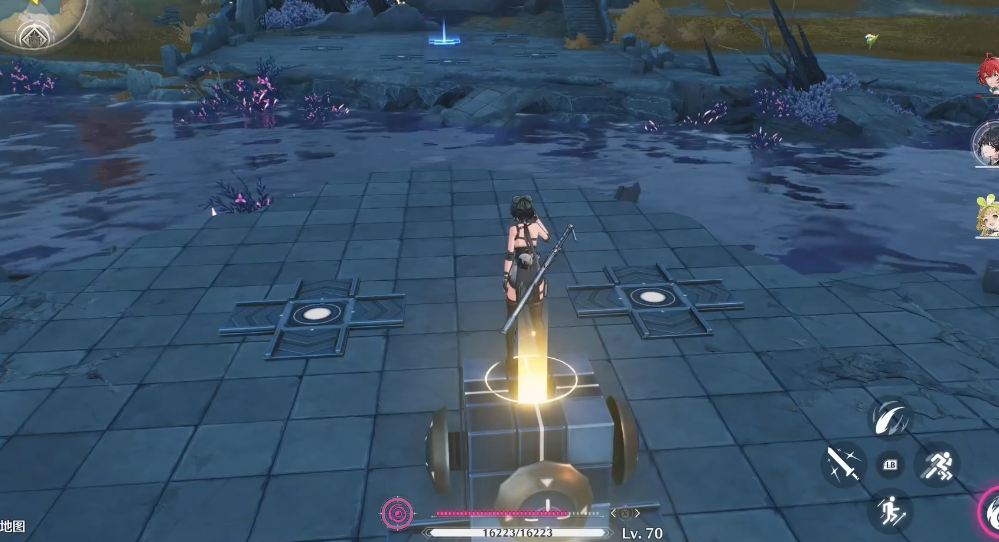Tap the sprinting figure dash button
The width and height of the screenshot is (999, 542).
[937, 464]
